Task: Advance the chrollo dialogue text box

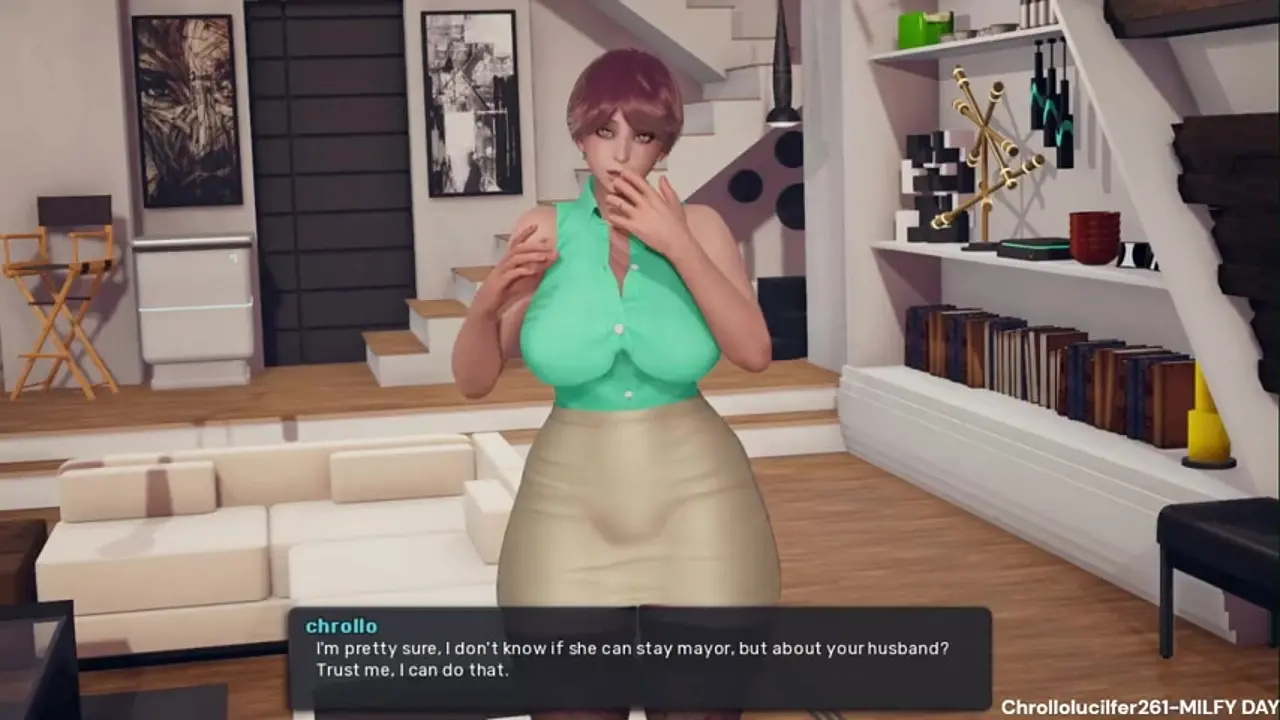Action: pyautogui.click(x=640, y=658)
